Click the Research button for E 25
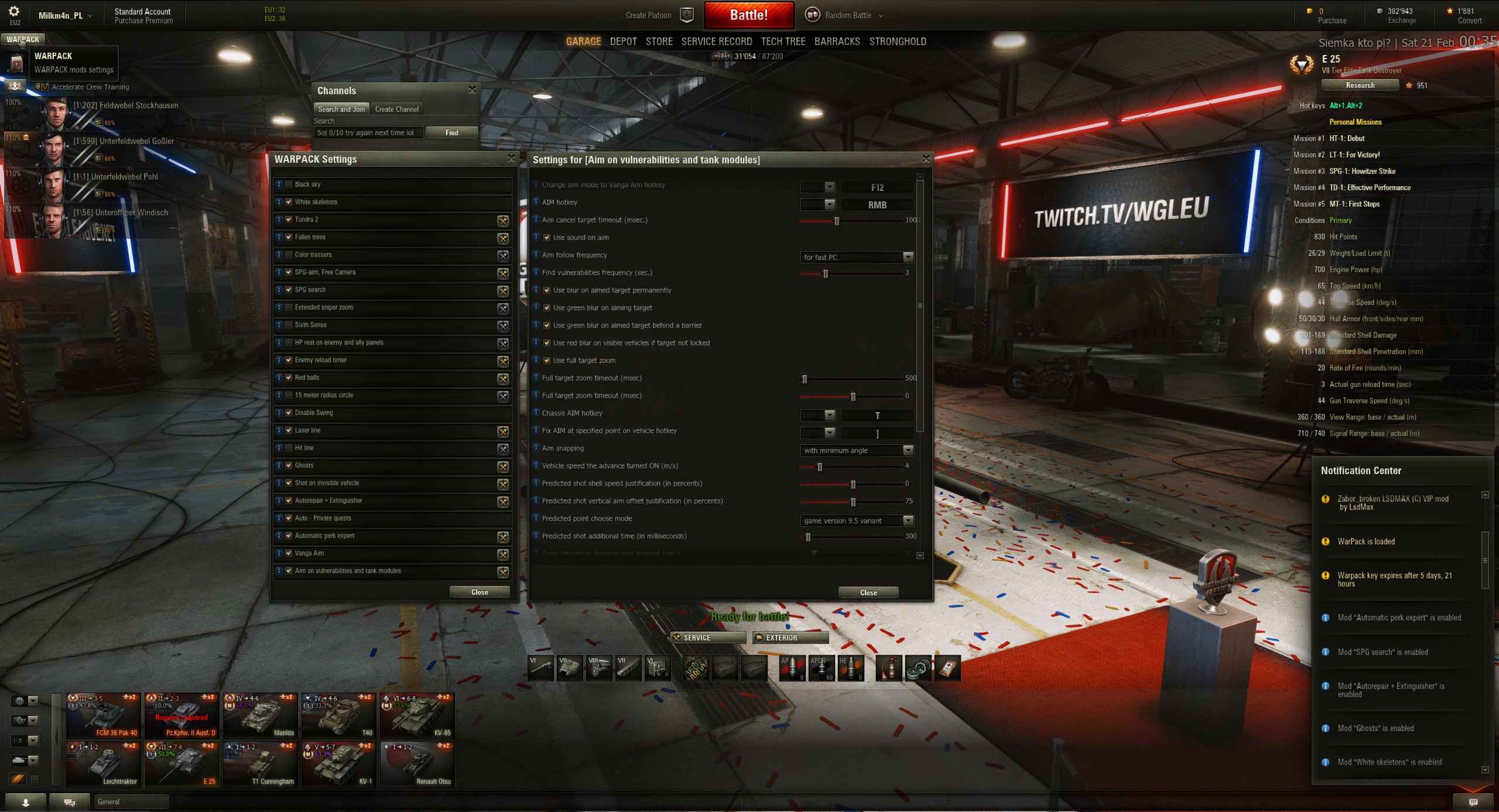The height and width of the screenshot is (812, 1499). (x=1360, y=85)
